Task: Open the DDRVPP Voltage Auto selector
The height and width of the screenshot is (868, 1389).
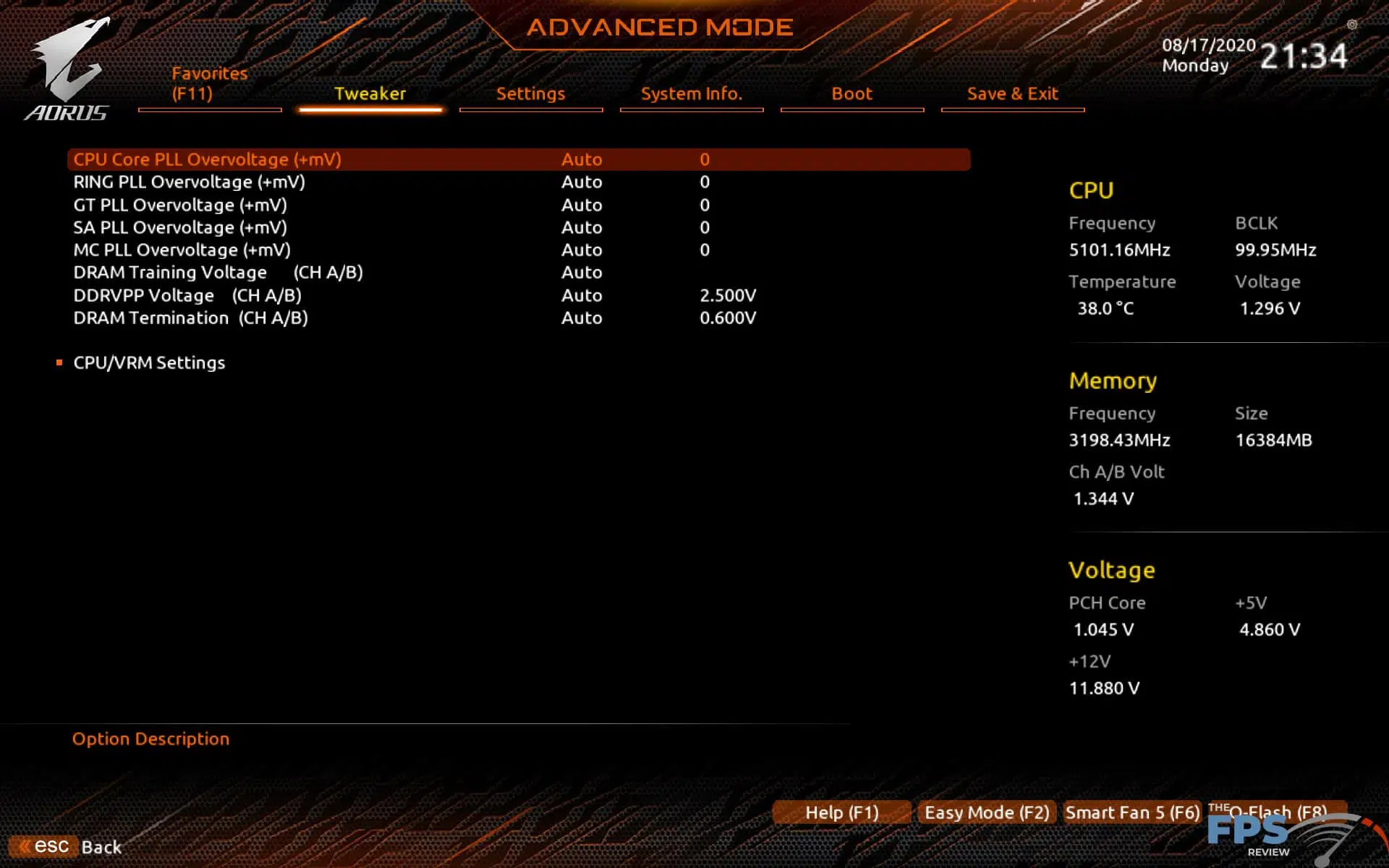Action: click(582, 295)
